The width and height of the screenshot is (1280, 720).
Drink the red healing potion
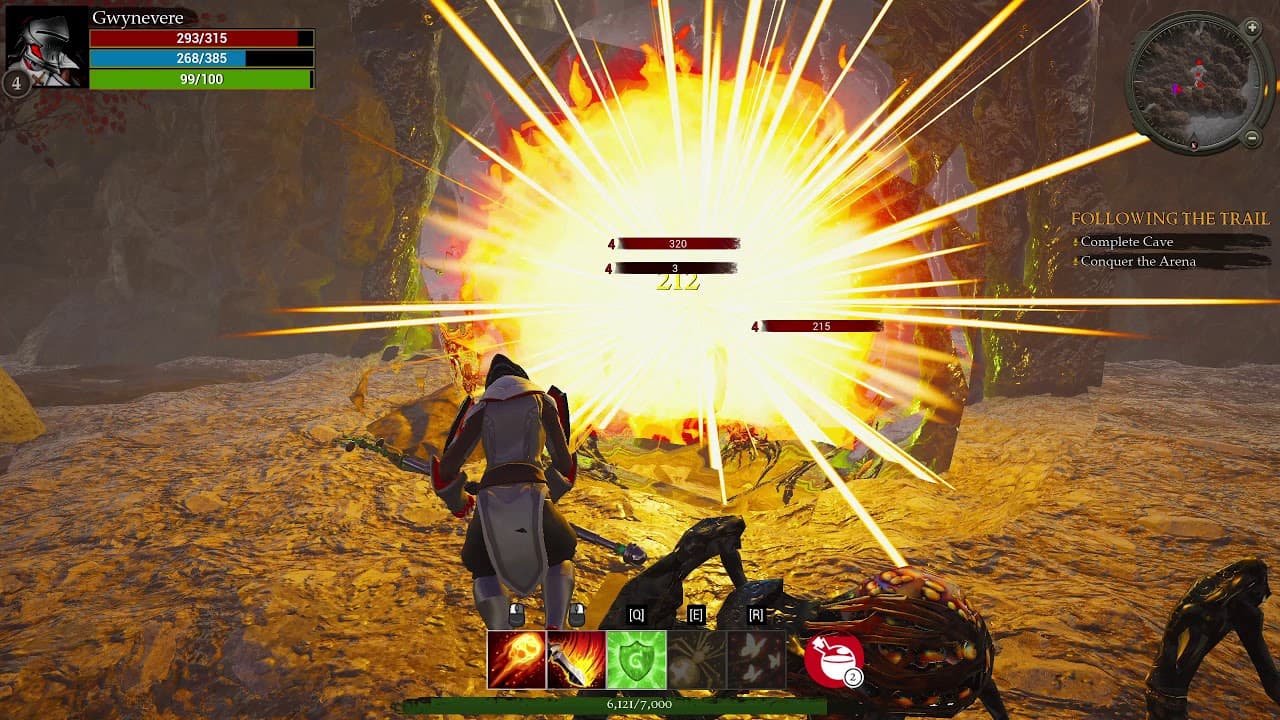[x=831, y=659]
